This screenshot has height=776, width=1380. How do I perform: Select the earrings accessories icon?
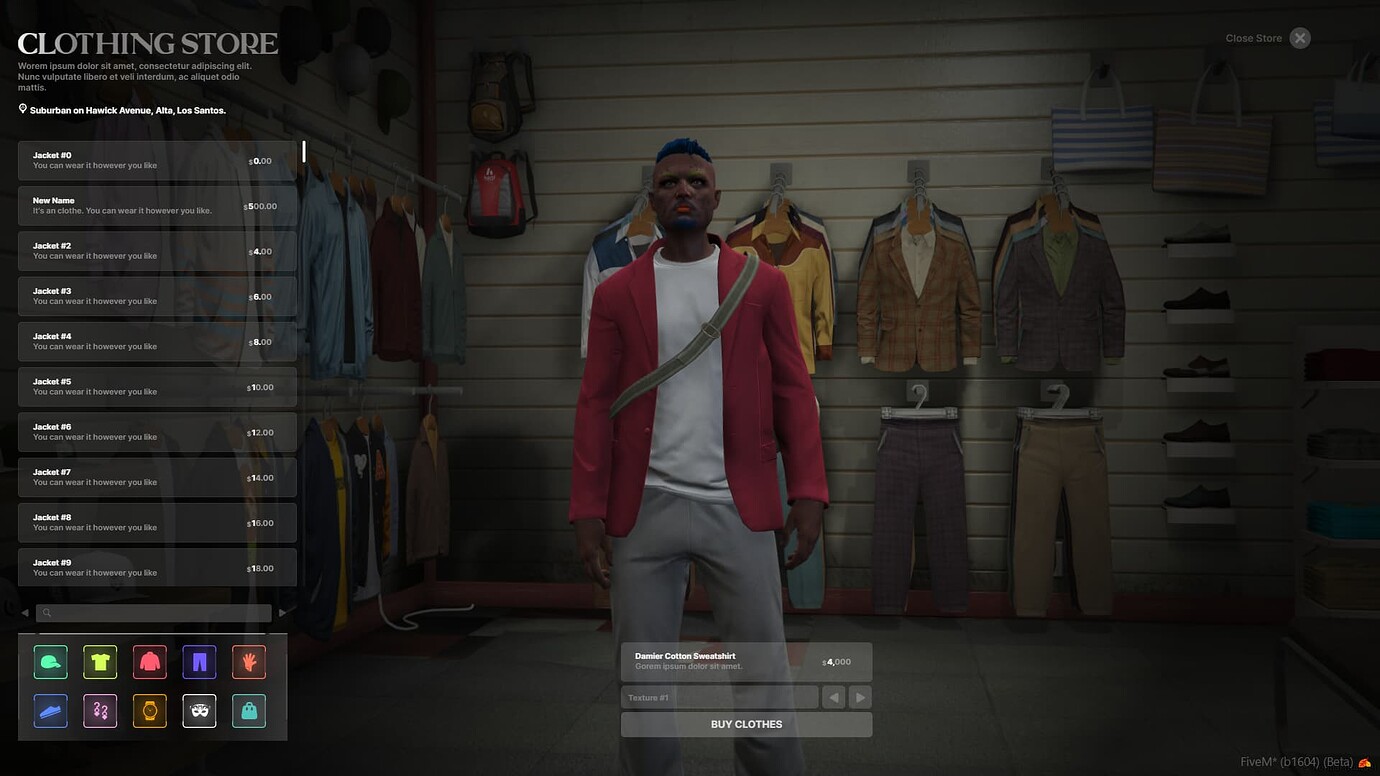(x=99, y=711)
